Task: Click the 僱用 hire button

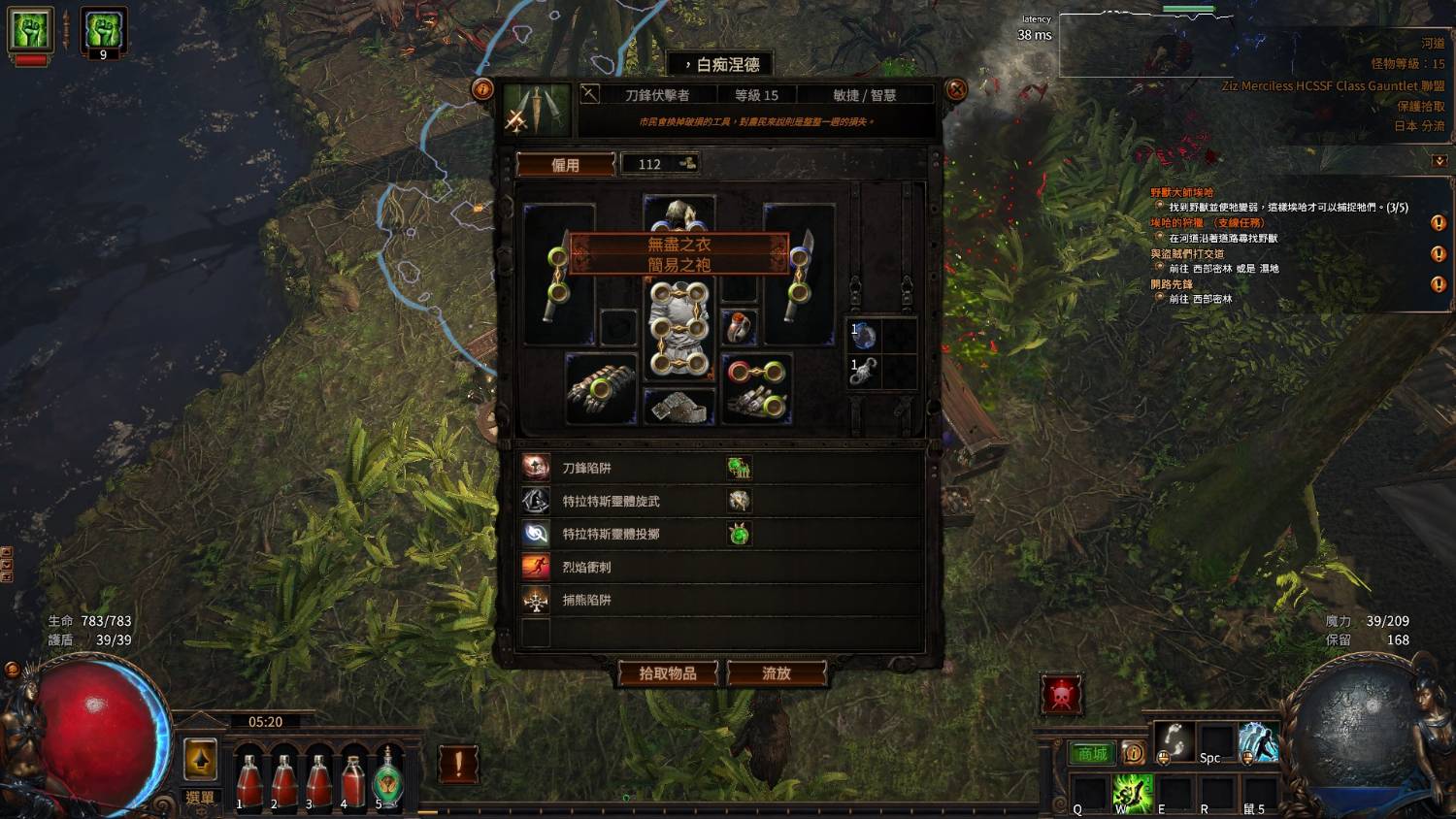Action: pos(565,165)
